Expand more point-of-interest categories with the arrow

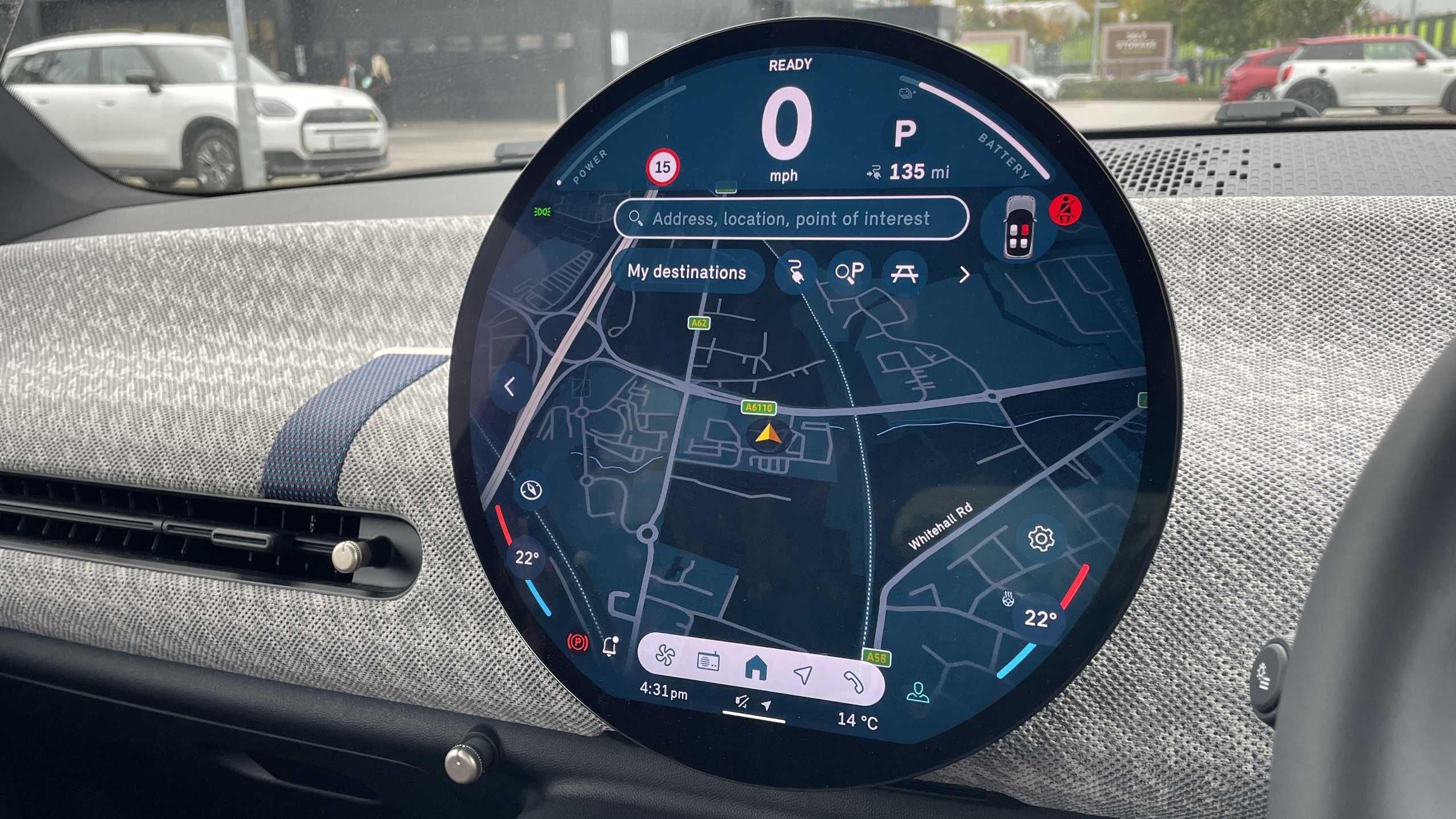pyautogui.click(x=964, y=275)
